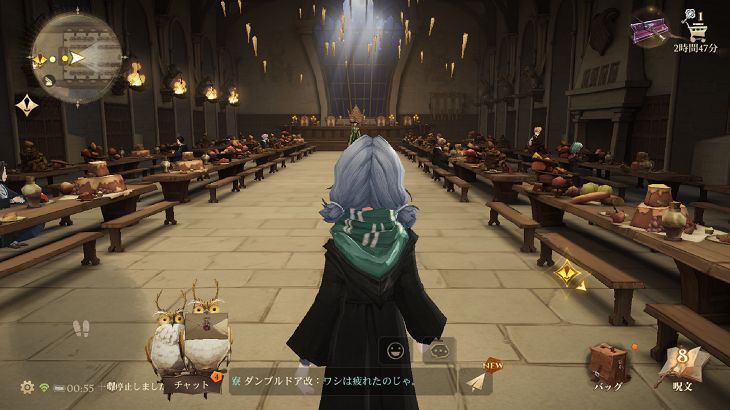Open the バッグ bag inventory

click(608, 366)
